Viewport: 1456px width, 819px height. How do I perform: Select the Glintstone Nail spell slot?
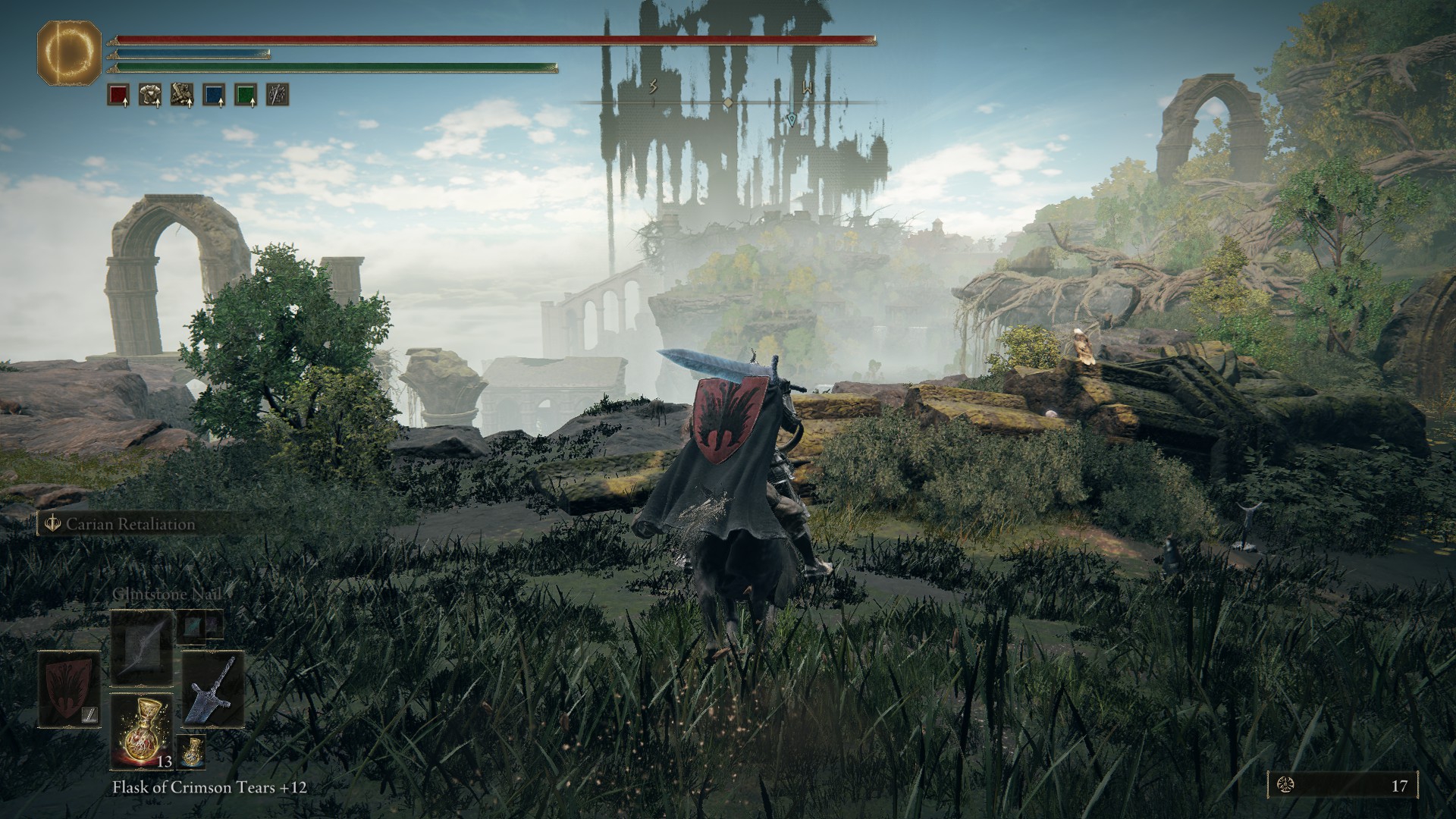pos(141,646)
